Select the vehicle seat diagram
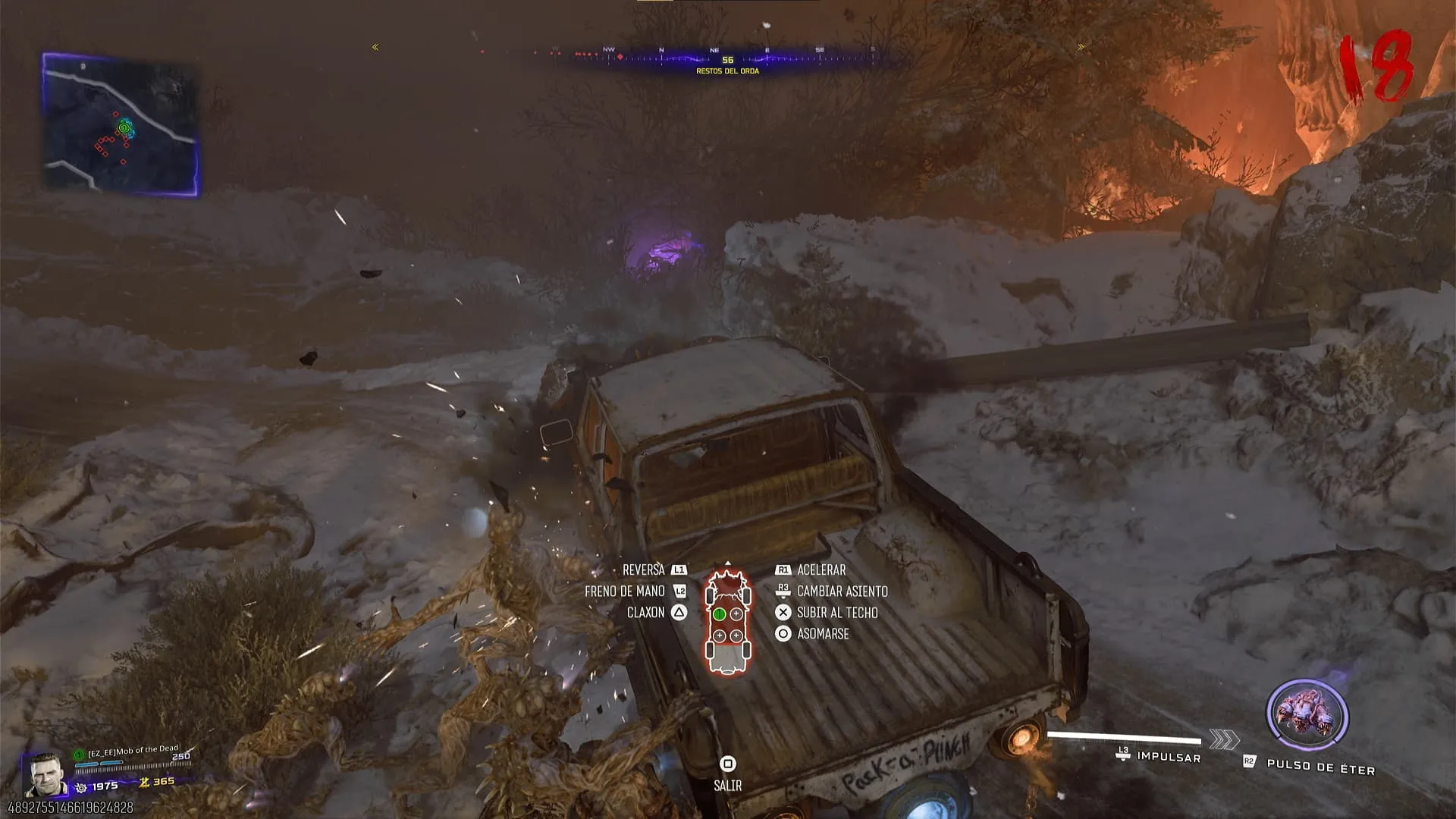Viewport: 1456px width, 819px height. (x=728, y=622)
